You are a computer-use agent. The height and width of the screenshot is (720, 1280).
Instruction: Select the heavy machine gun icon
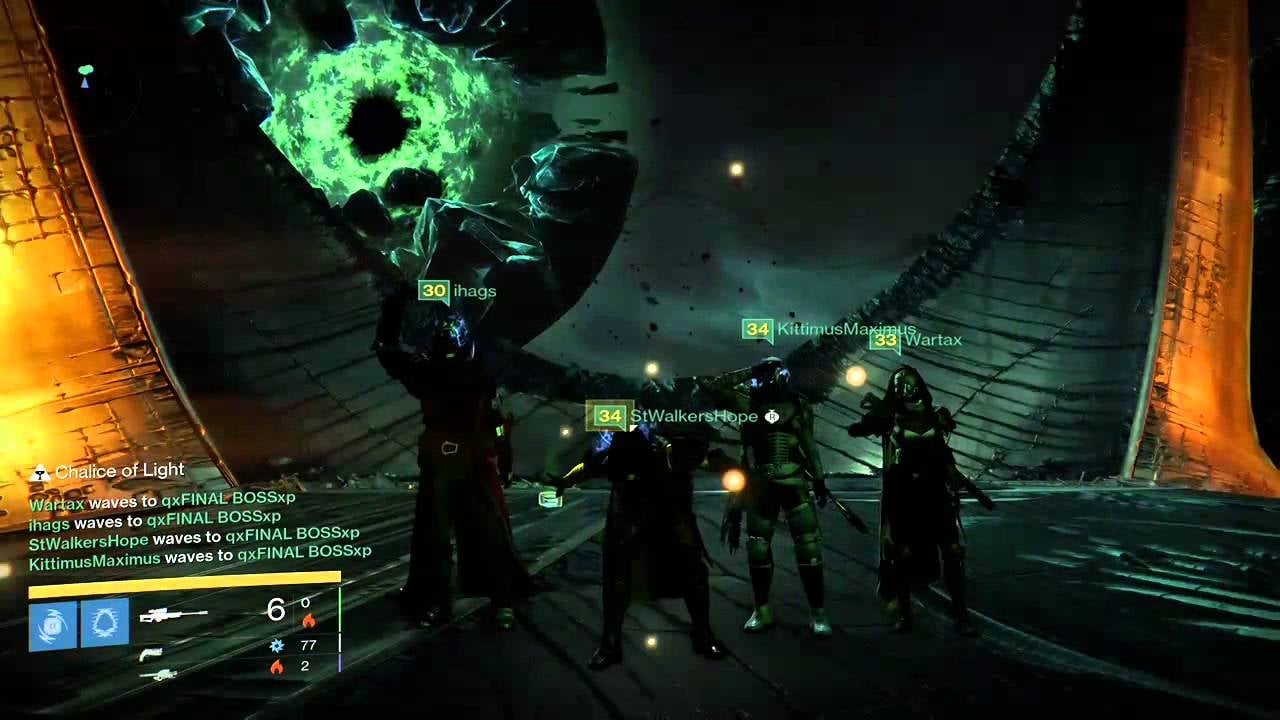tap(158, 675)
